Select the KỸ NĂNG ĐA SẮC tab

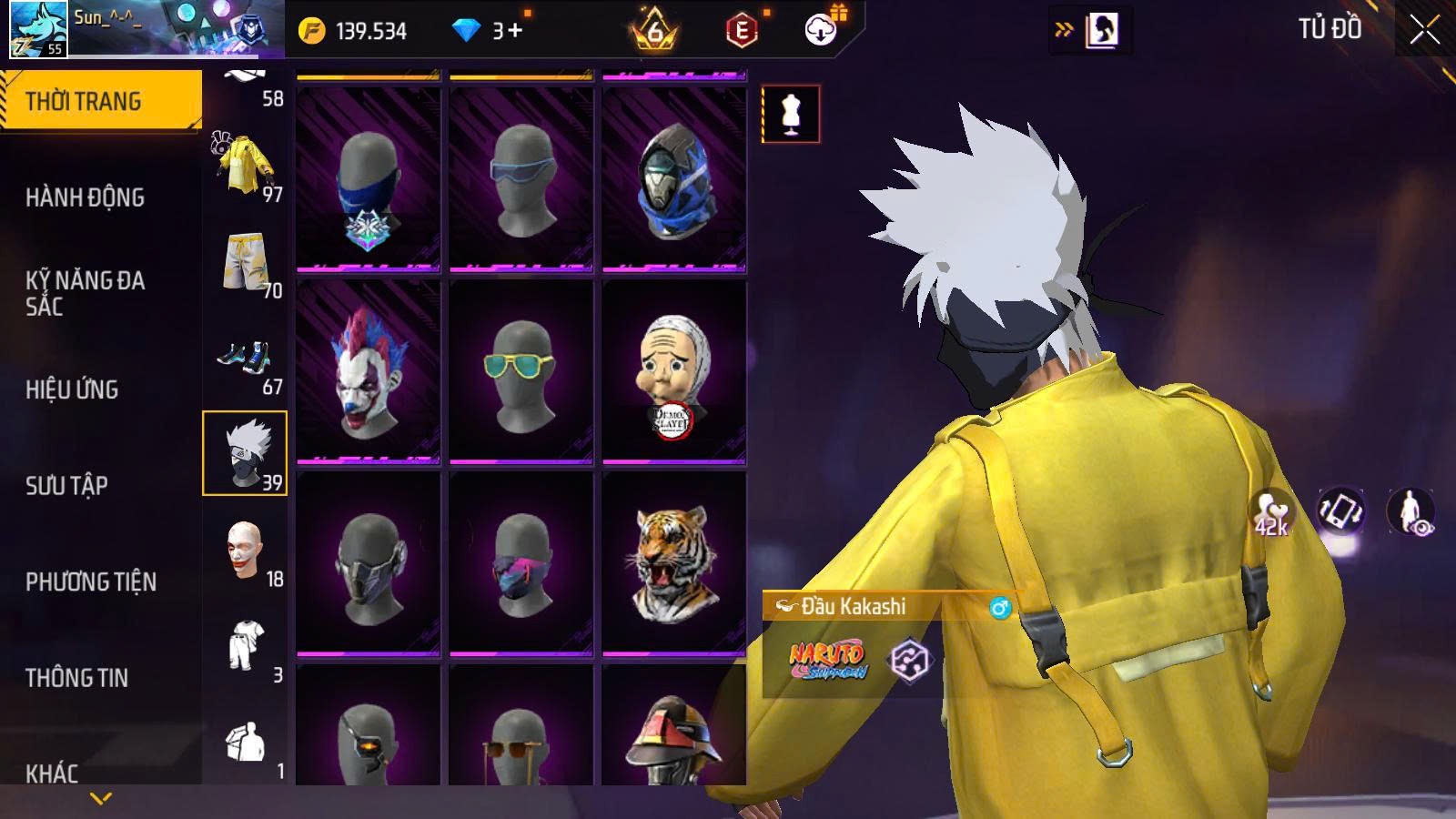(85, 293)
